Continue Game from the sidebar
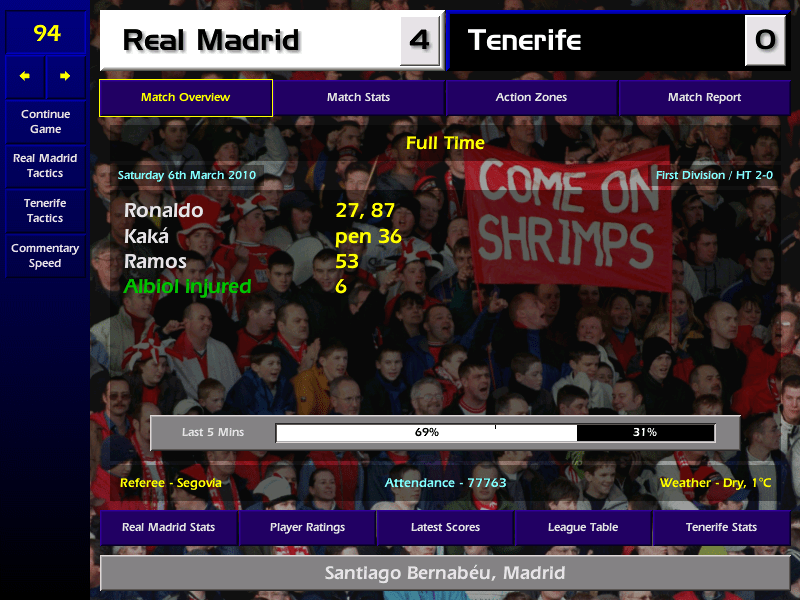The image size is (800, 600). [45, 122]
